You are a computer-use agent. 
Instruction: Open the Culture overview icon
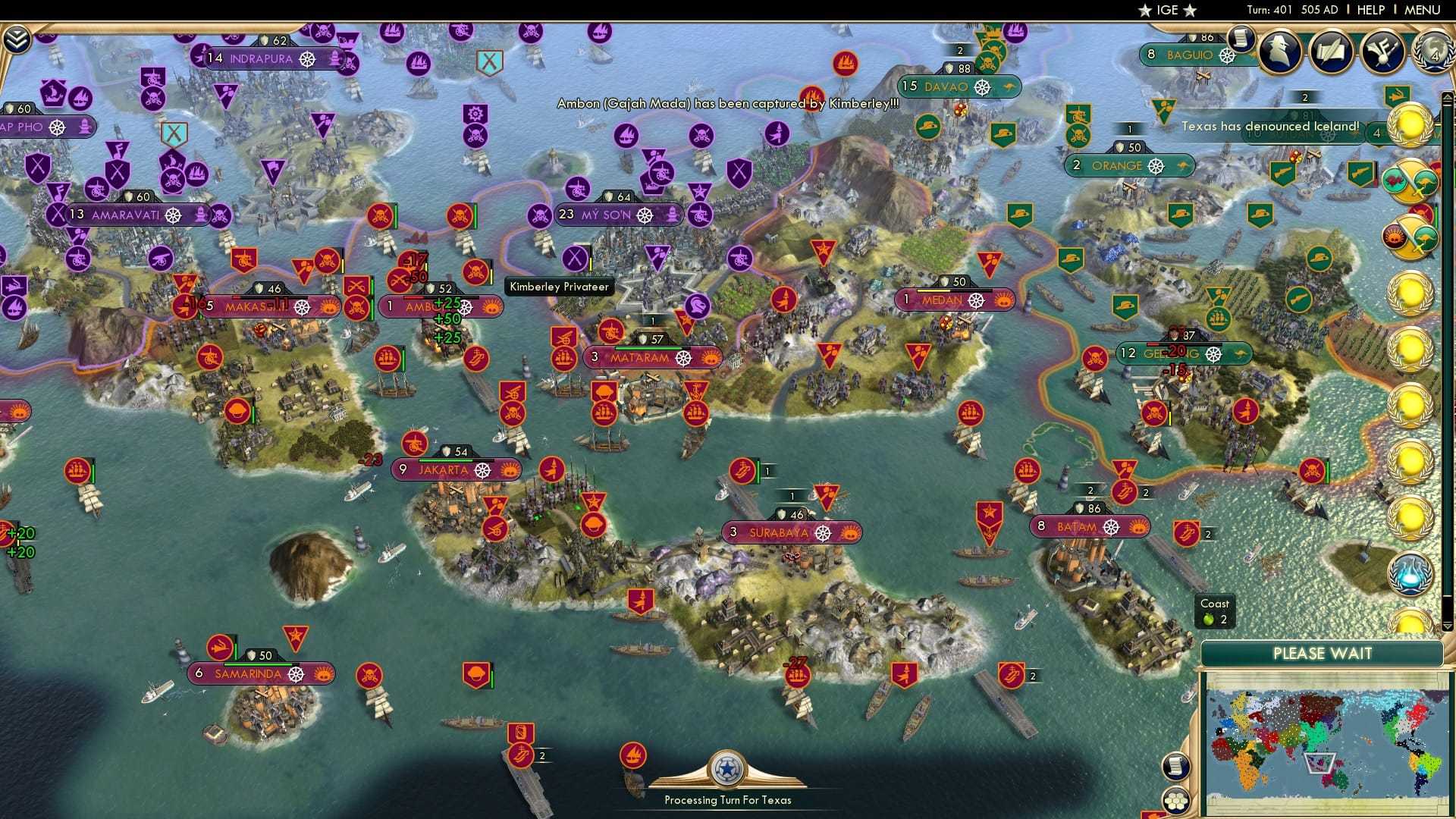(1382, 53)
